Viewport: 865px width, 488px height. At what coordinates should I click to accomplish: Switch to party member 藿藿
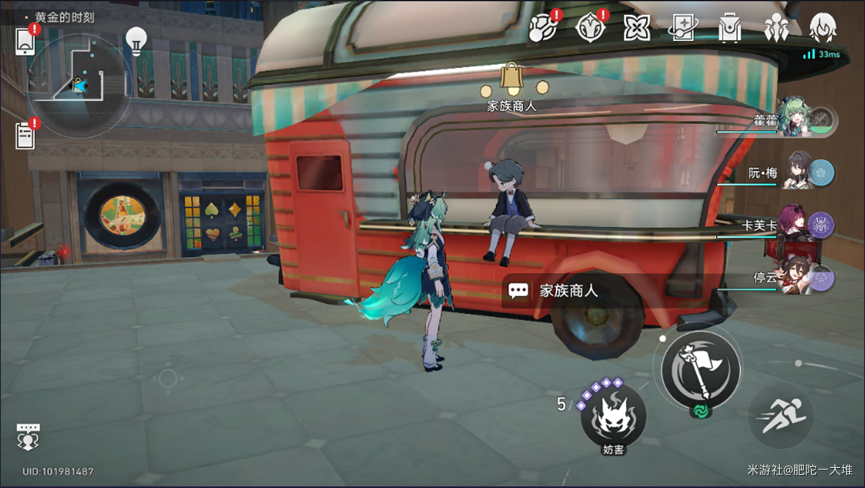click(798, 121)
